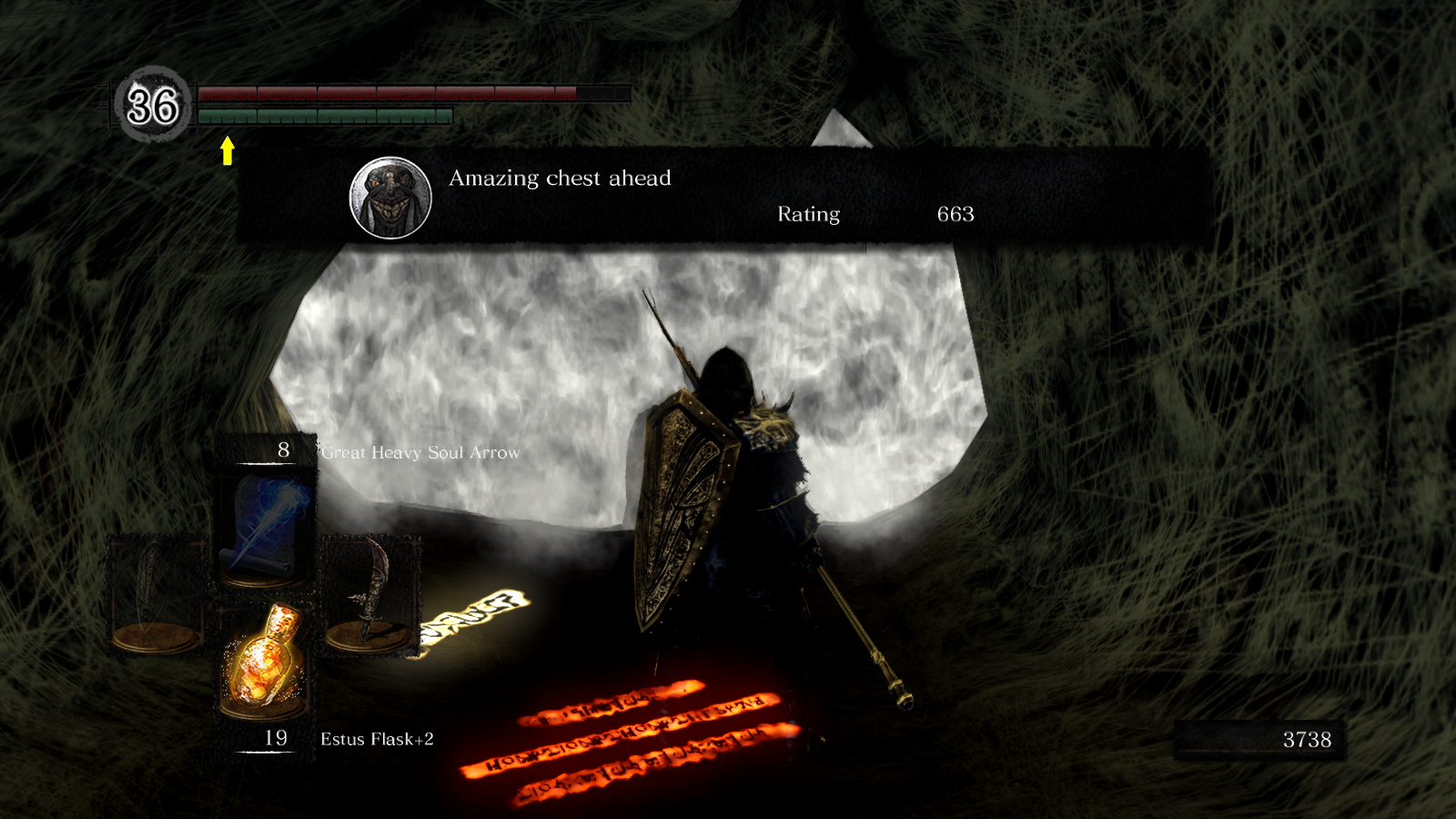Select the Estus Flask+2 item slot
Image resolution: width=1456 pixels, height=819 pixels.
264,660
